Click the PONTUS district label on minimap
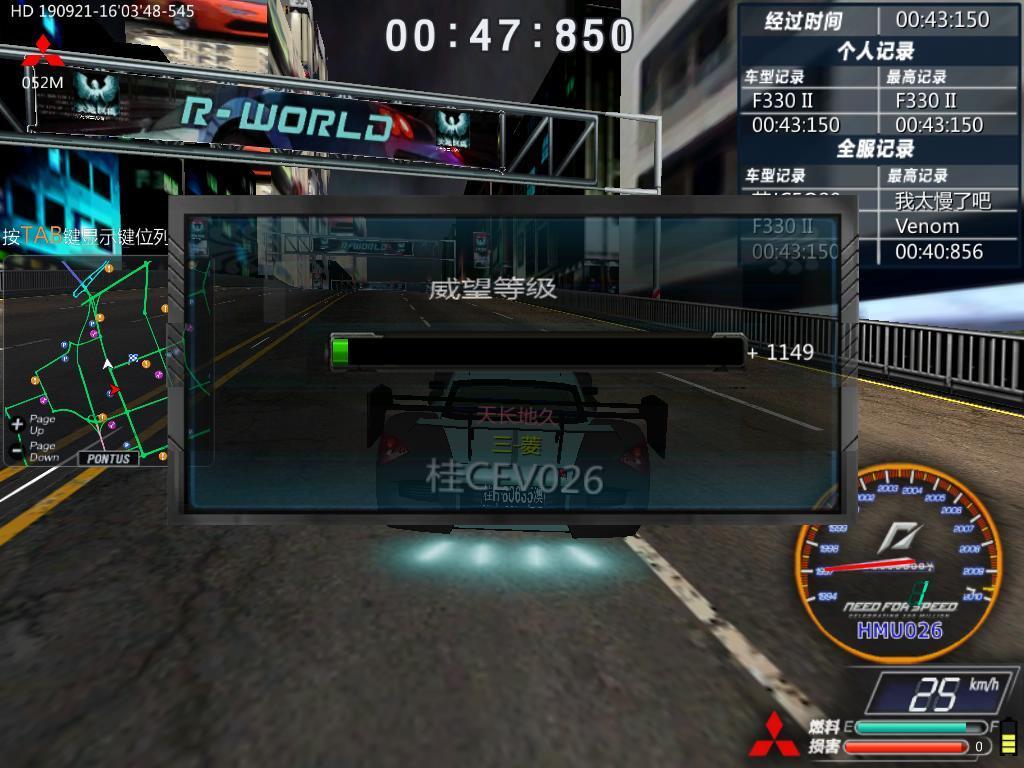This screenshot has width=1024, height=768. coord(109,458)
